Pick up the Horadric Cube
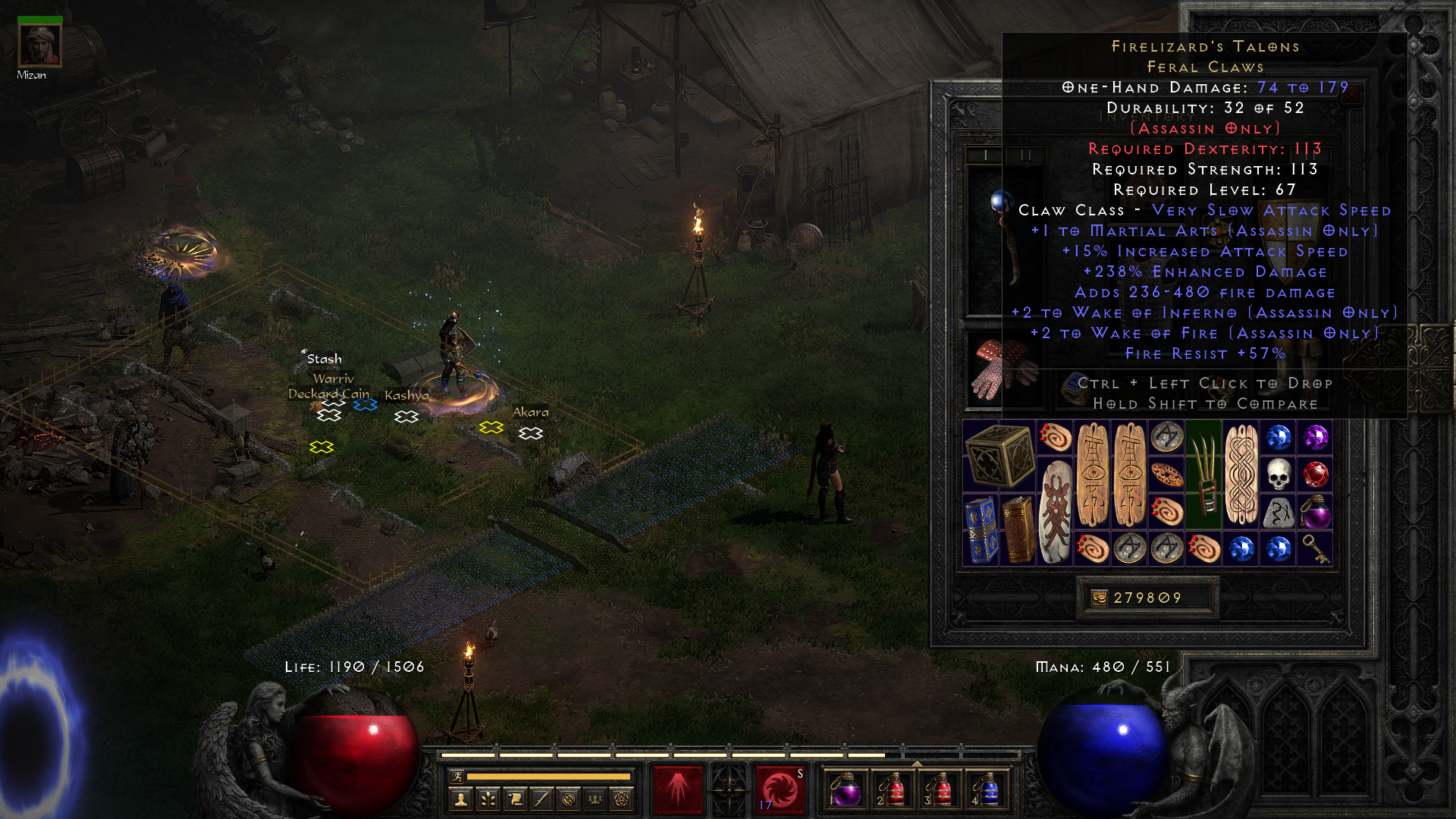 click(999, 455)
